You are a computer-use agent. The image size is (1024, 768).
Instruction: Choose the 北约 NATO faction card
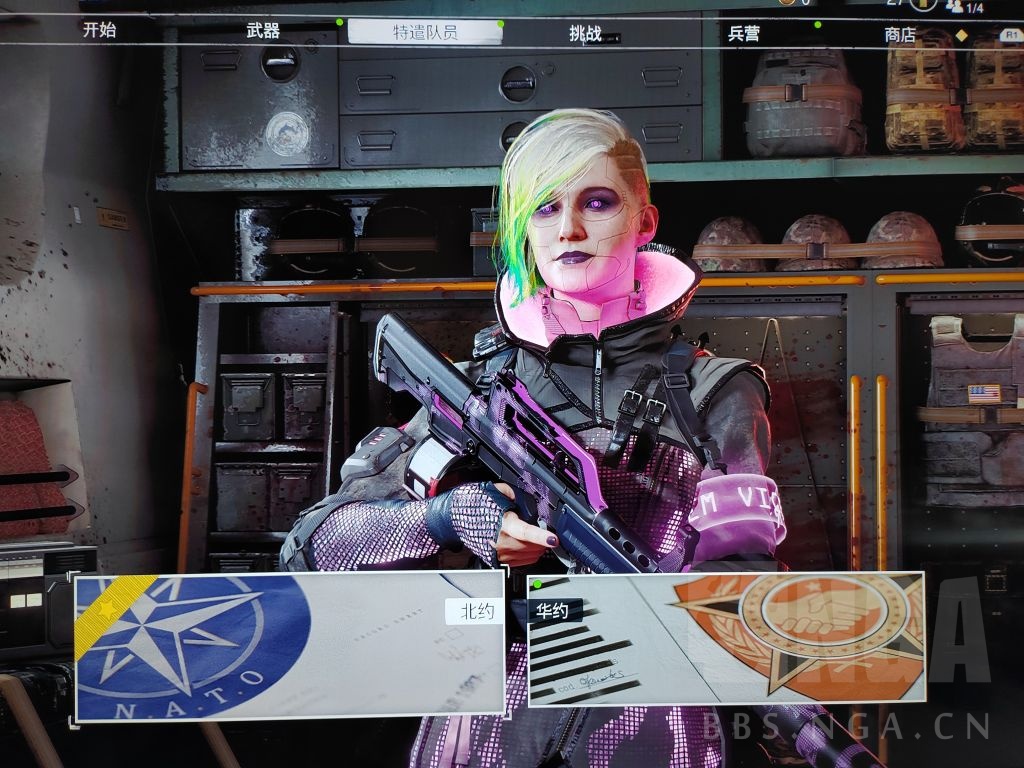pos(289,645)
